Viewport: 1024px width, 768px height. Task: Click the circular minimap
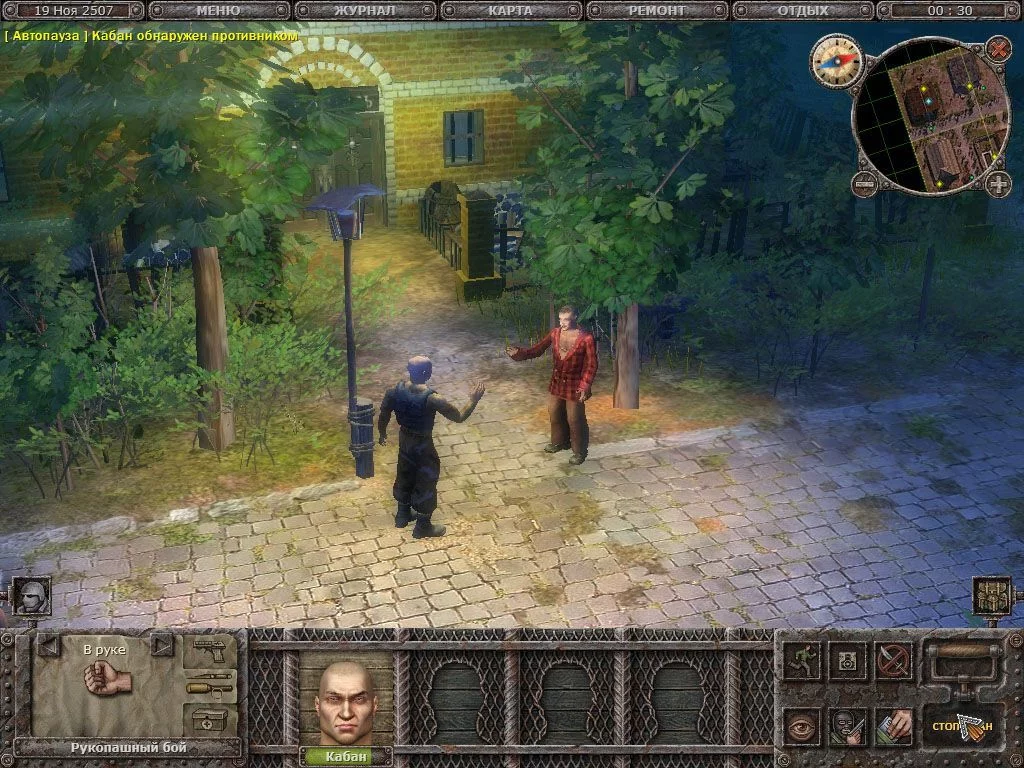(931, 115)
